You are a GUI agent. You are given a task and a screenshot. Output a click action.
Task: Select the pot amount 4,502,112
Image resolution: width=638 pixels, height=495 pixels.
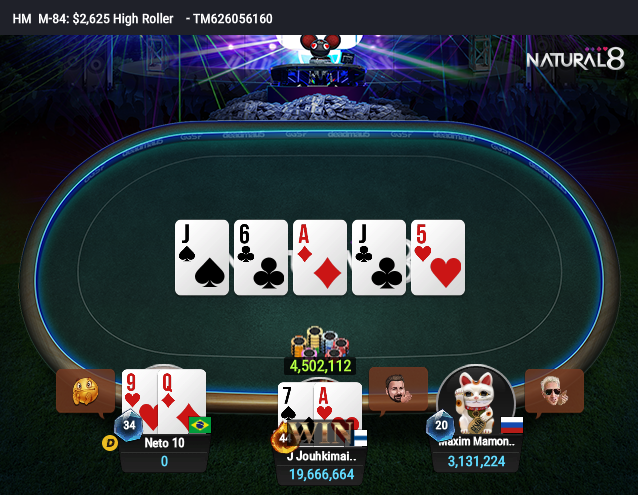coord(320,366)
